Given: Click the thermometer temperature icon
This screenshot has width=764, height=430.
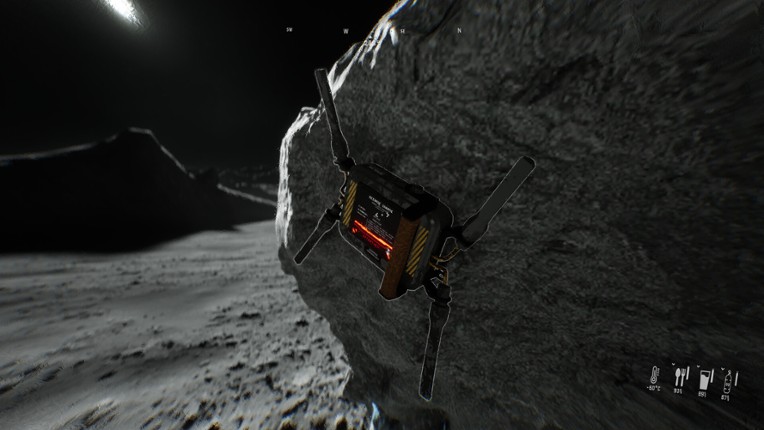Looking at the screenshot, I should pyautogui.click(x=652, y=377).
